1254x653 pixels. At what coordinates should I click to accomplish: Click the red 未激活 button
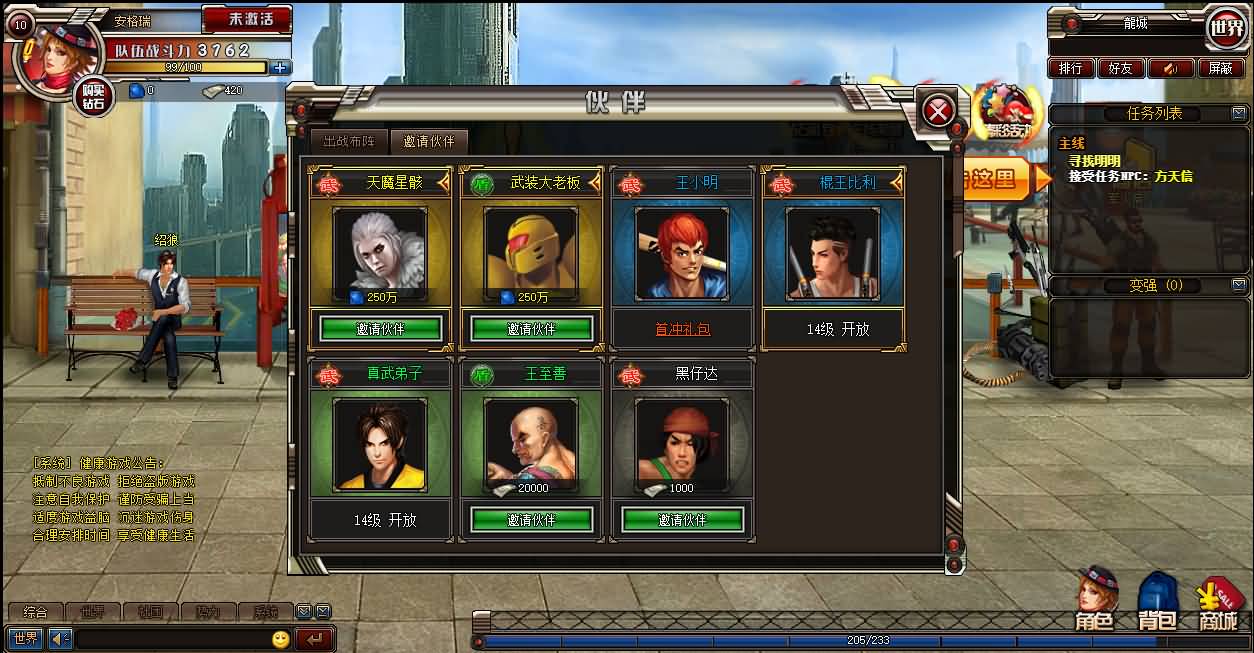246,19
